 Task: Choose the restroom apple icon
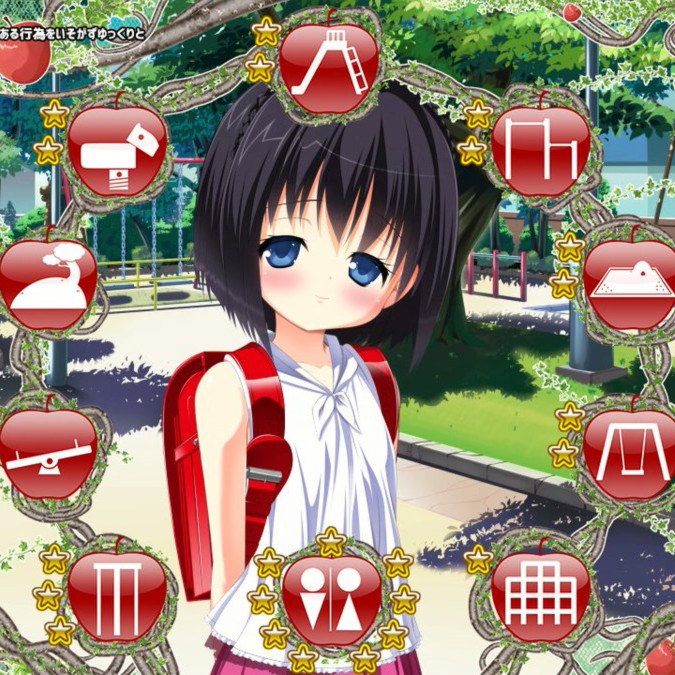click(x=332, y=600)
